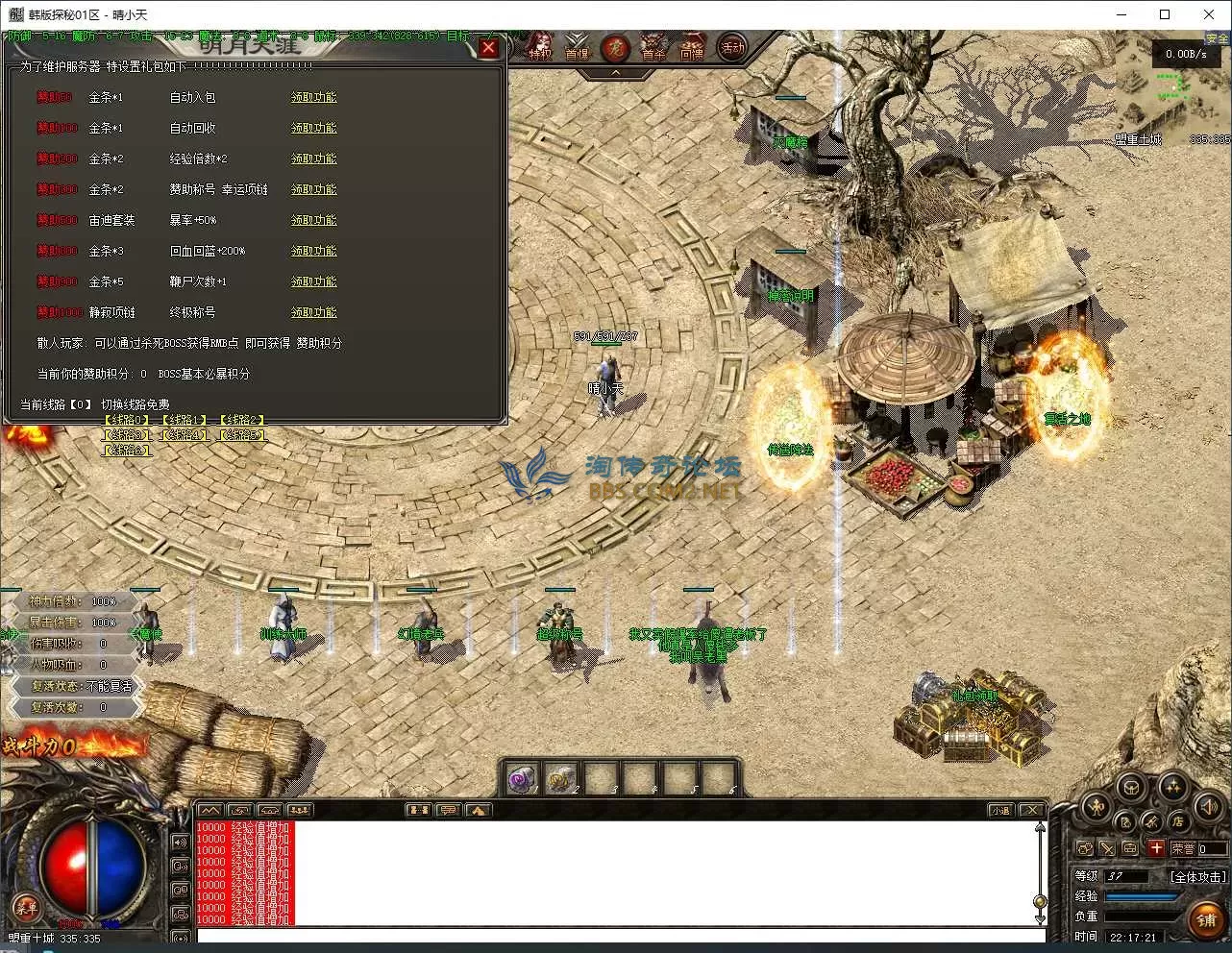Use the golden scroll in hotbar slot 2
Image resolution: width=1232 pixels, height=953 pixels.
tap(562, 779)
